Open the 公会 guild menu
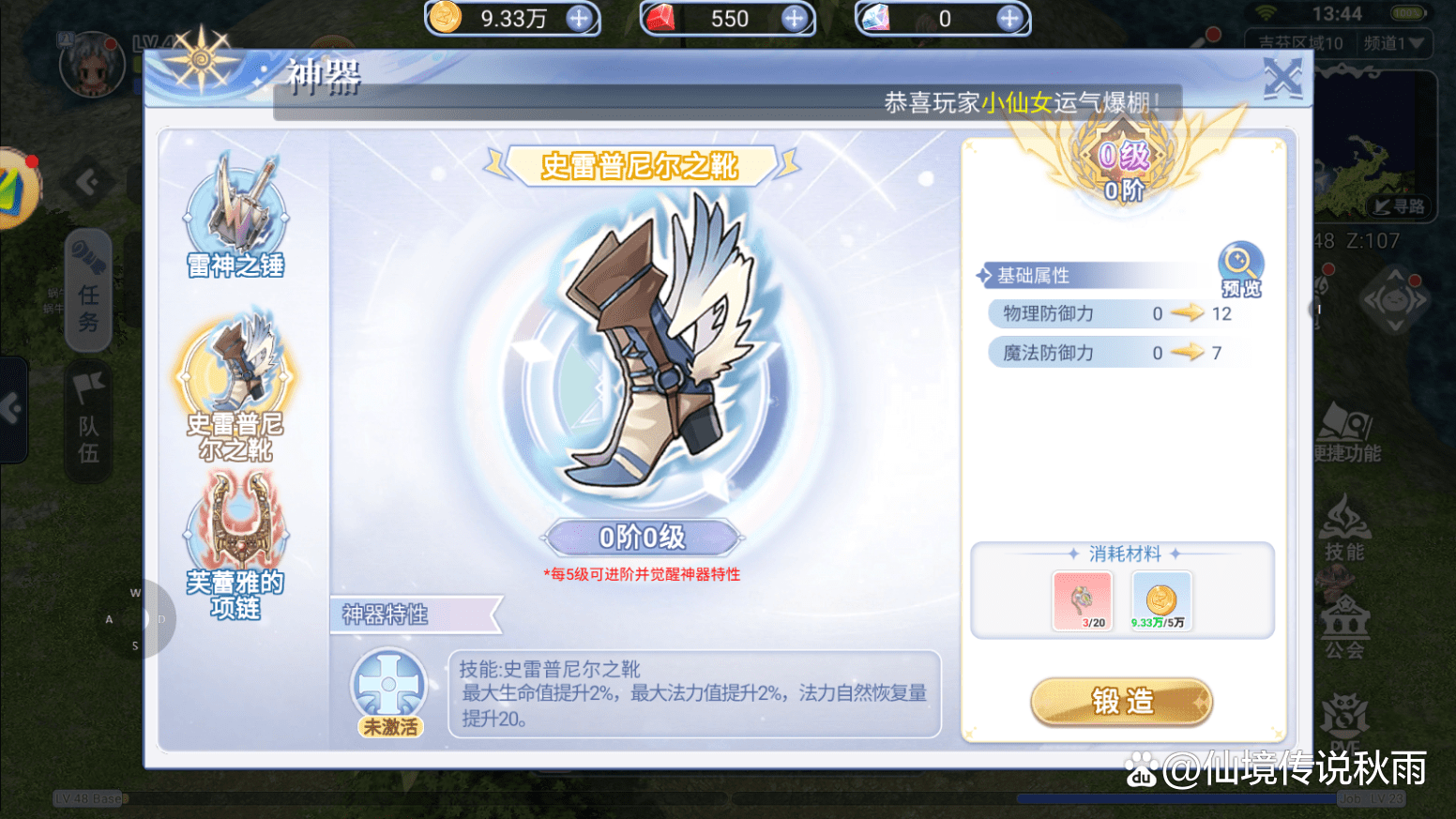This screenshot has height=819, width=1456. (1344, 627)
